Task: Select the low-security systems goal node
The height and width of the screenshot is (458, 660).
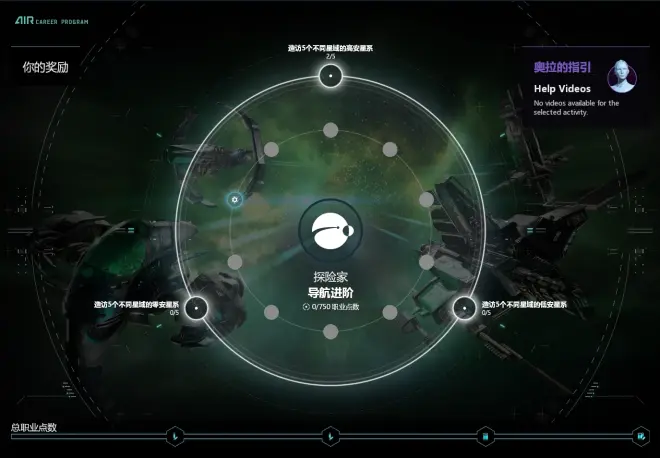Action: pyautogui.click(x=464, y=307)
